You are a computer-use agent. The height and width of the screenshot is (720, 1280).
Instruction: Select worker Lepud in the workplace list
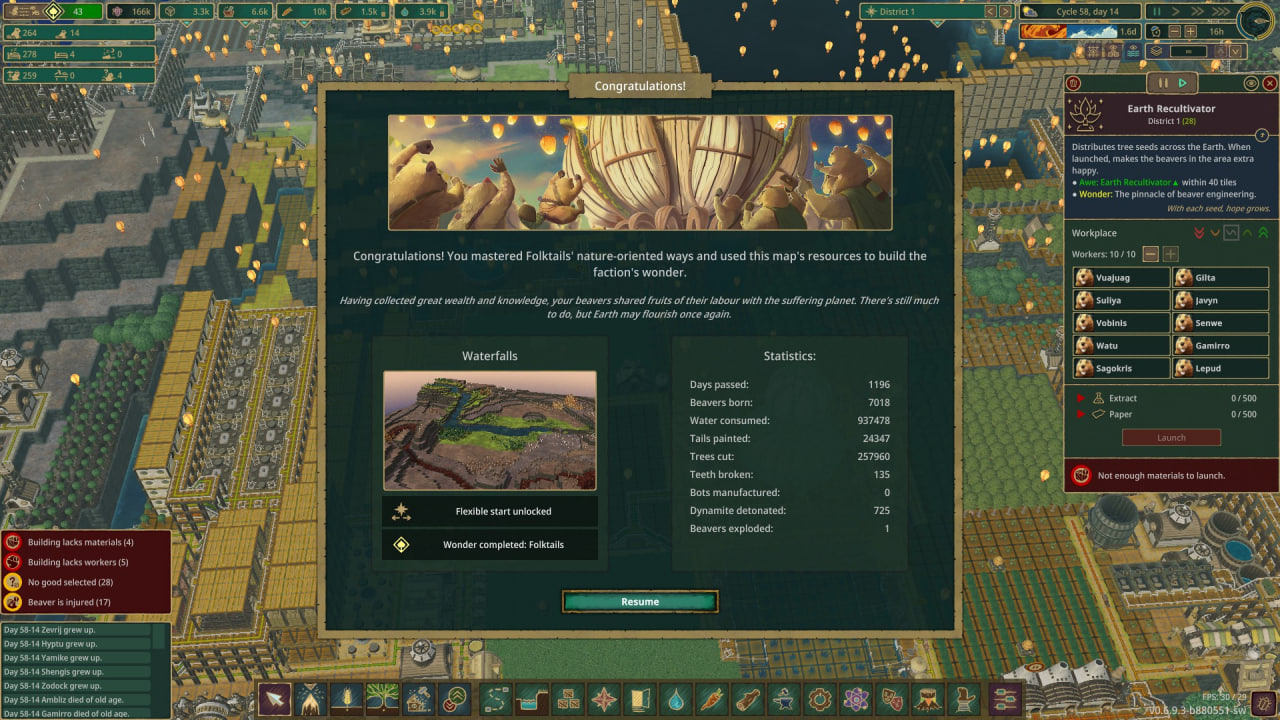click(x=1219, y=368)
